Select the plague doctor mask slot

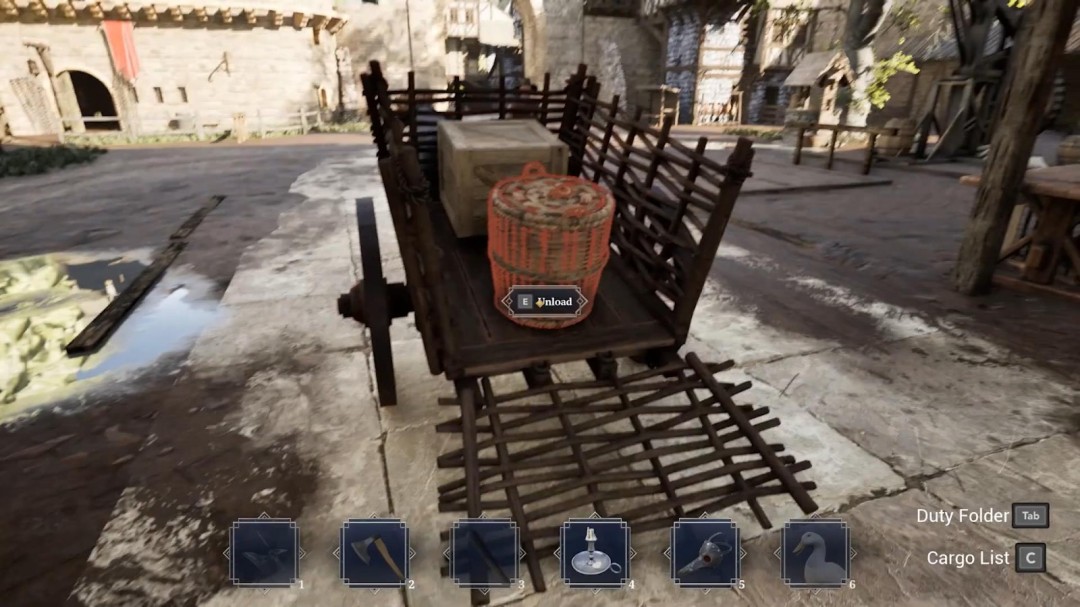[x=705, y=553]
